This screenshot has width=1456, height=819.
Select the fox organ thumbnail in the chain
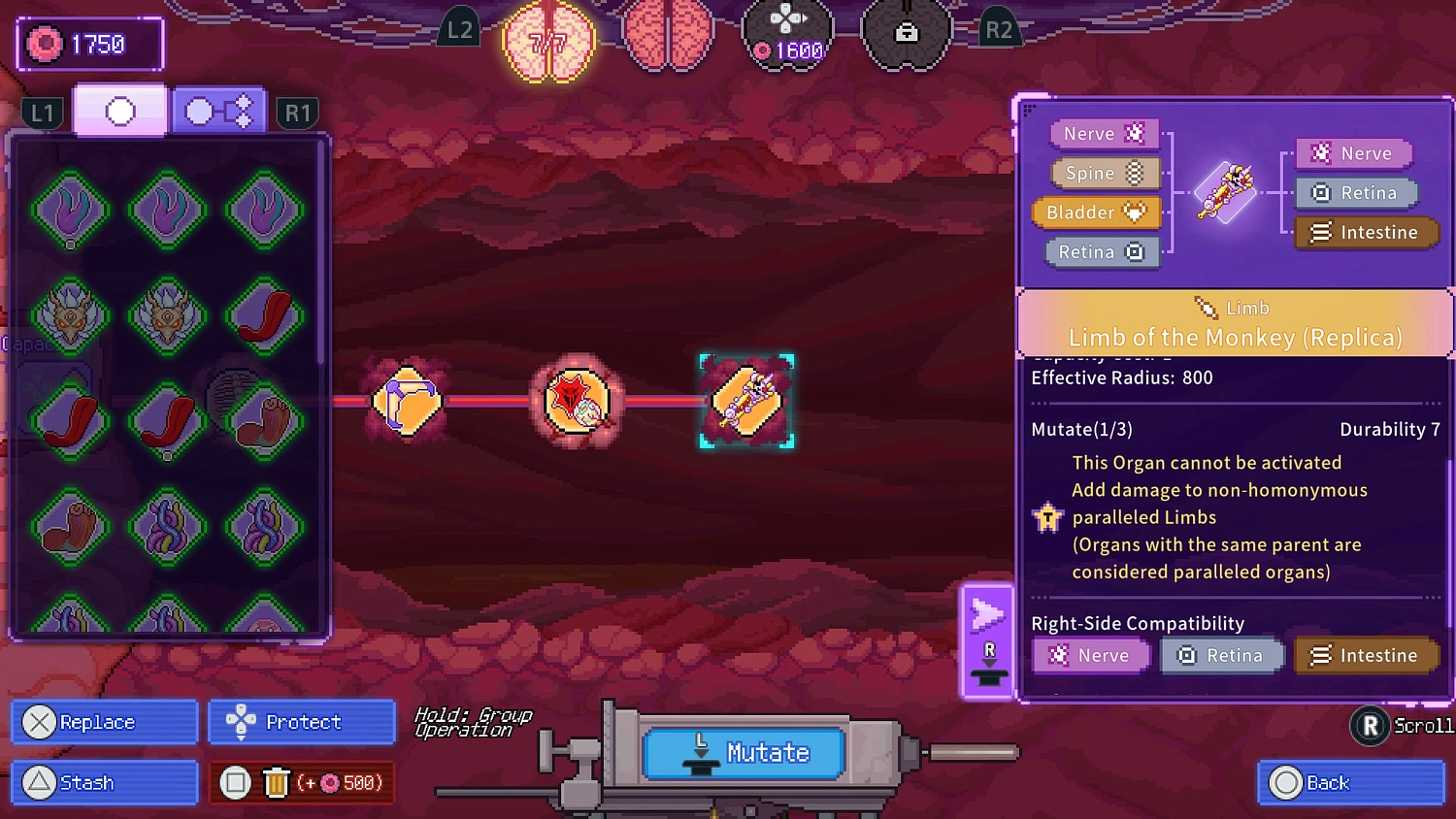pos(576,401)
